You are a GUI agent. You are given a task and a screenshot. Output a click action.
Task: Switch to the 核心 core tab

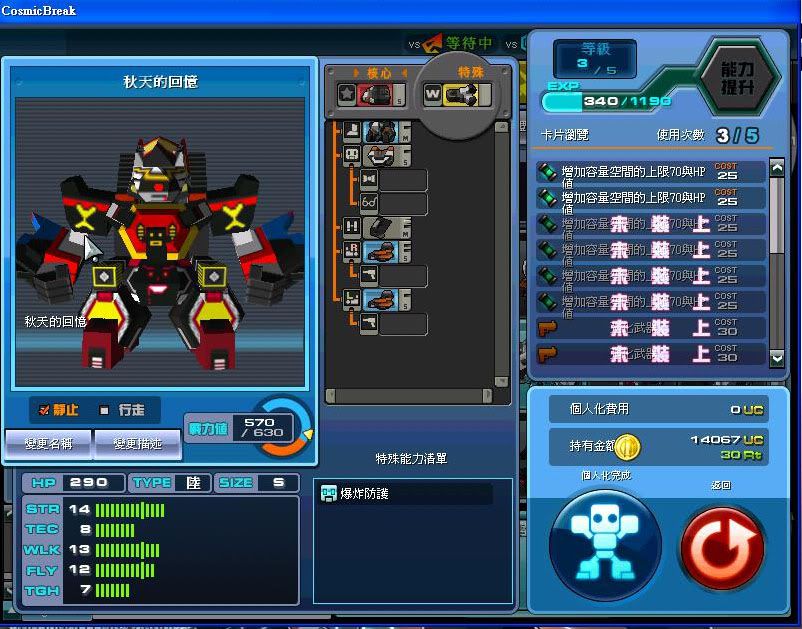coord(375,73)
